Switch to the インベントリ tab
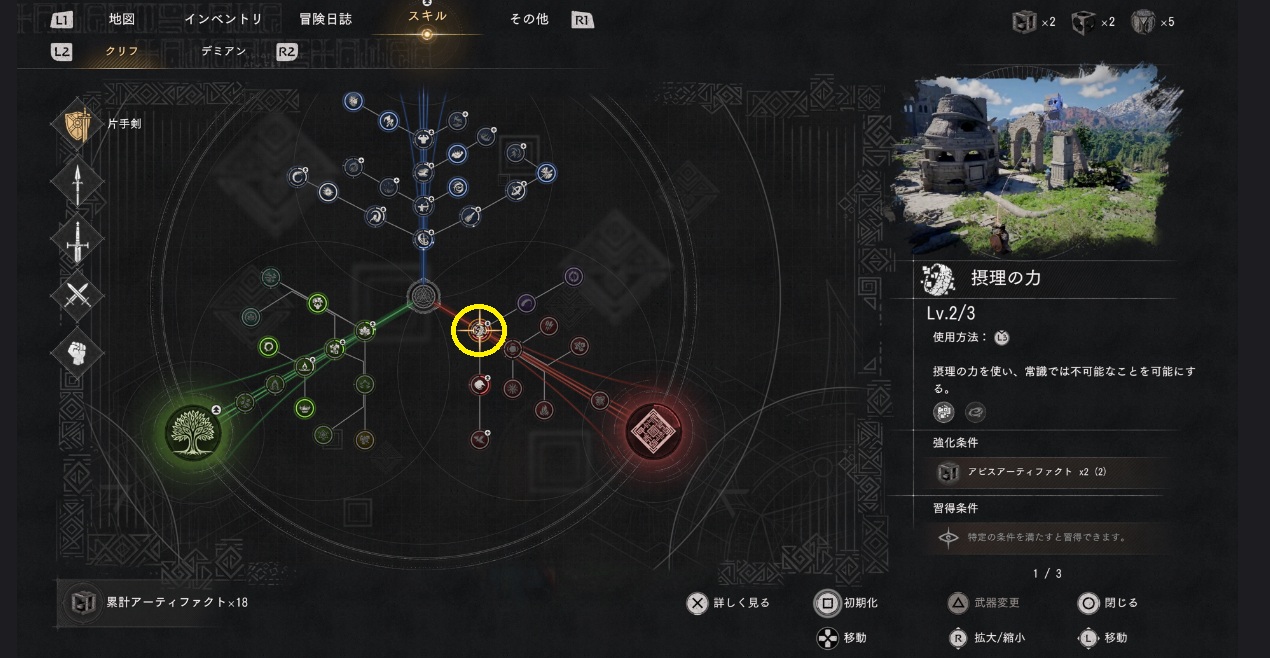This screenshot has height=658, width=1270. coord(223,19)
